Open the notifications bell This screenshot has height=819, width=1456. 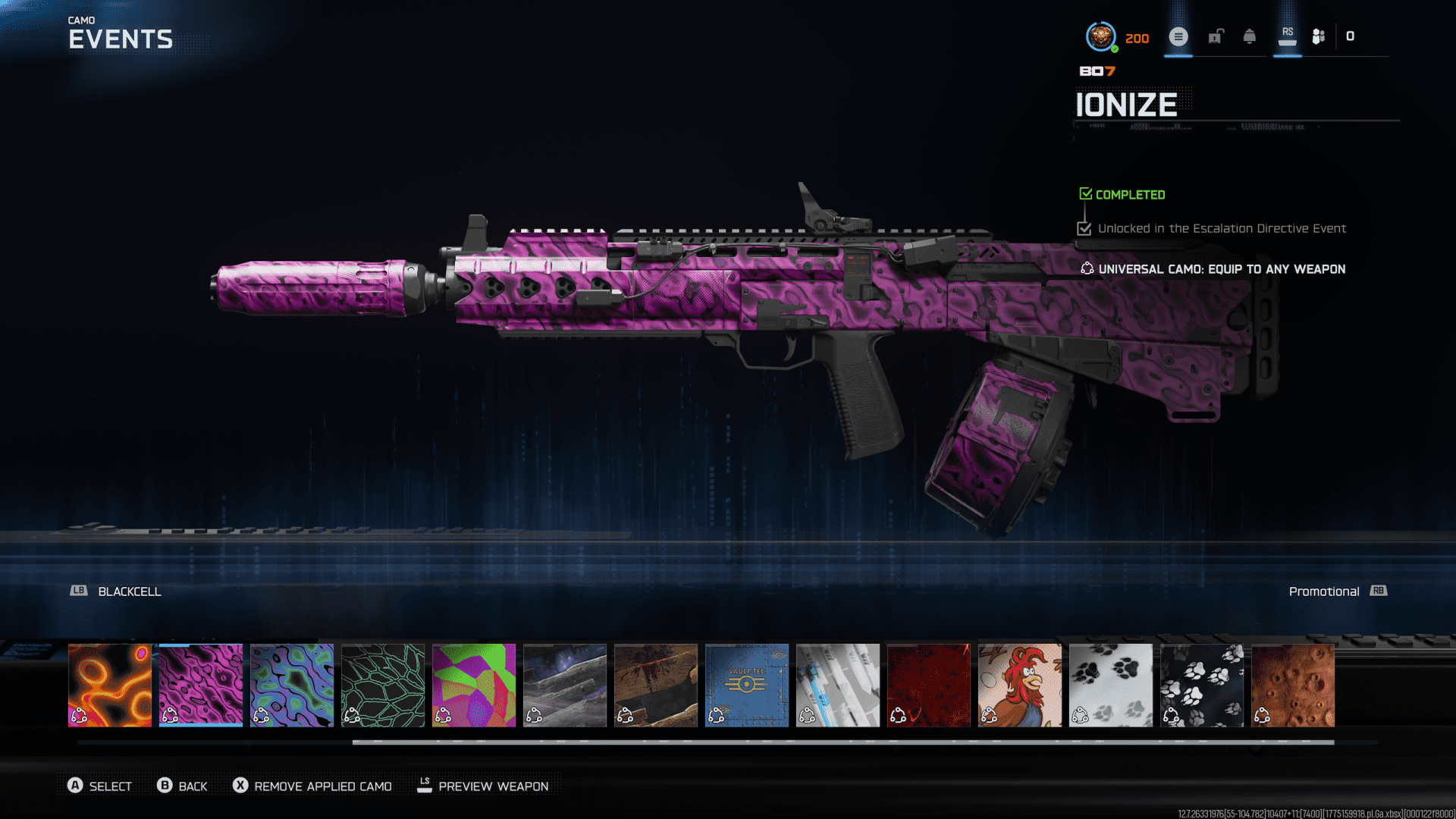1250,36
